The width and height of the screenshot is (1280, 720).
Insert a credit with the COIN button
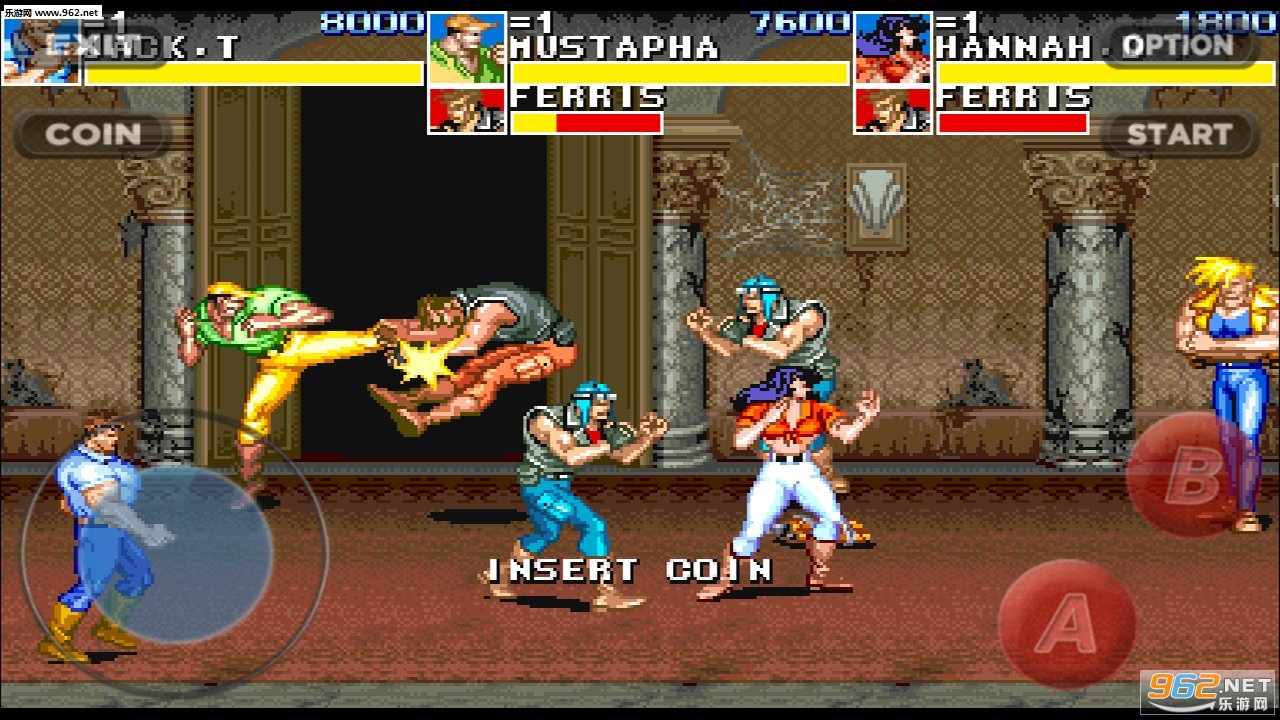tap(93, 134)
